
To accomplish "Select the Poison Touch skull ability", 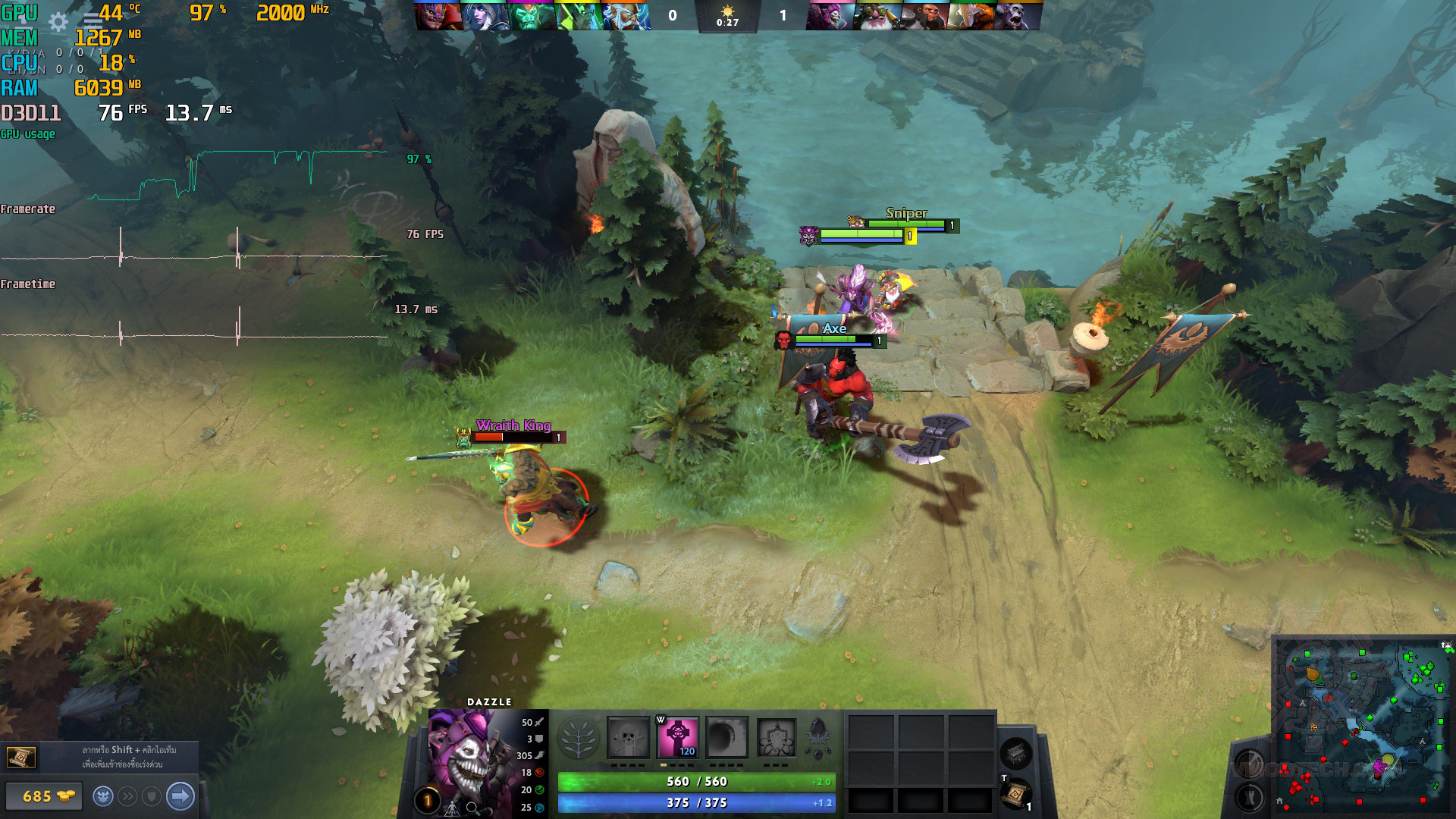I will (629, 737).
